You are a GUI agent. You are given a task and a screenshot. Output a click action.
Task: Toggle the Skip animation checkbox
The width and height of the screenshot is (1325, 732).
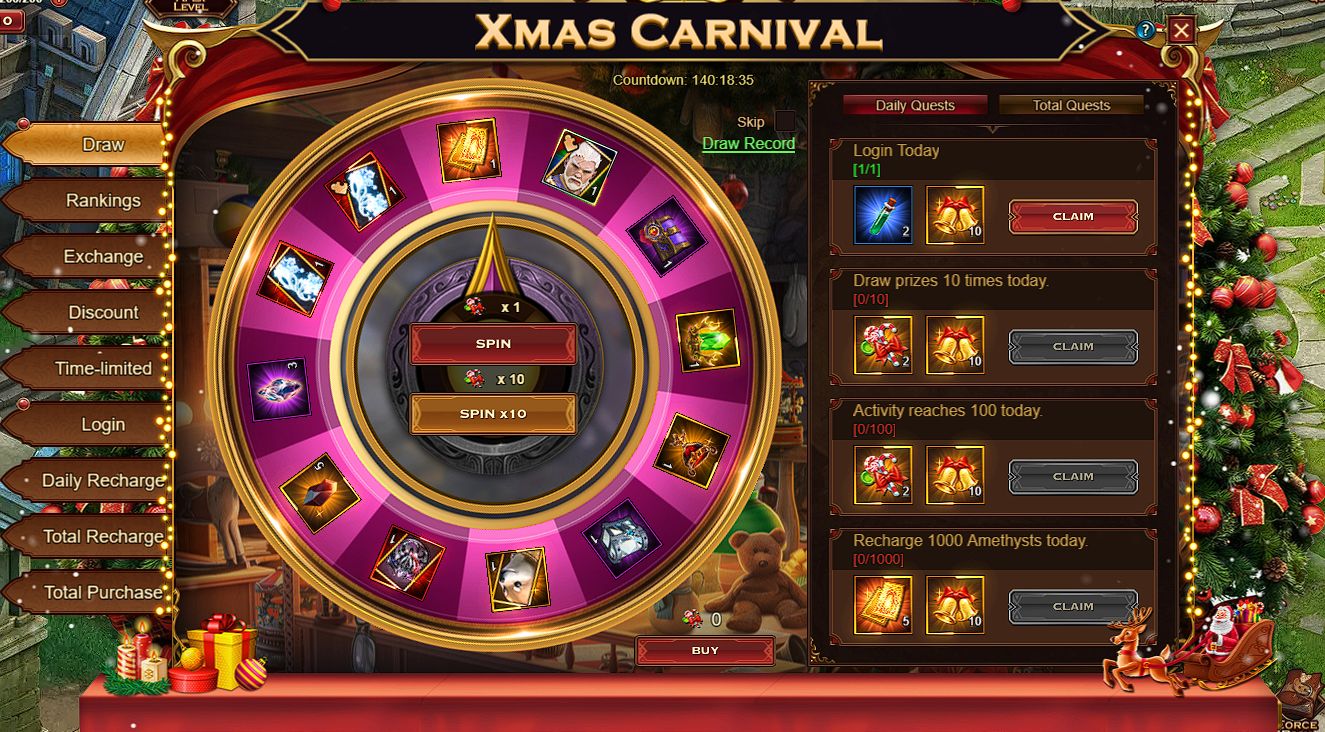(x=785, y=122)
